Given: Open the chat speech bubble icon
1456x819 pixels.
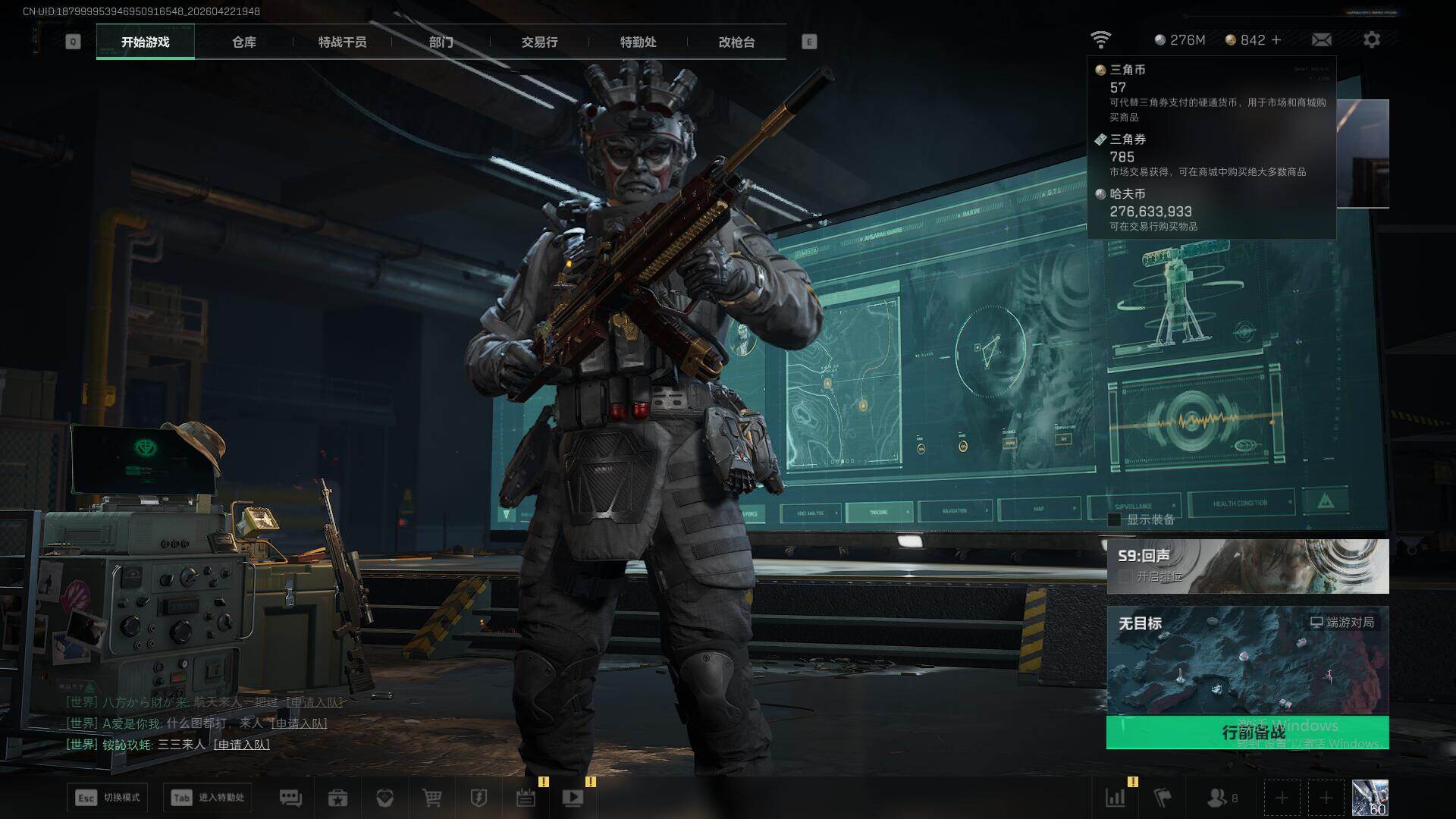Looking at the screenshot, I should tap(290, 798).
